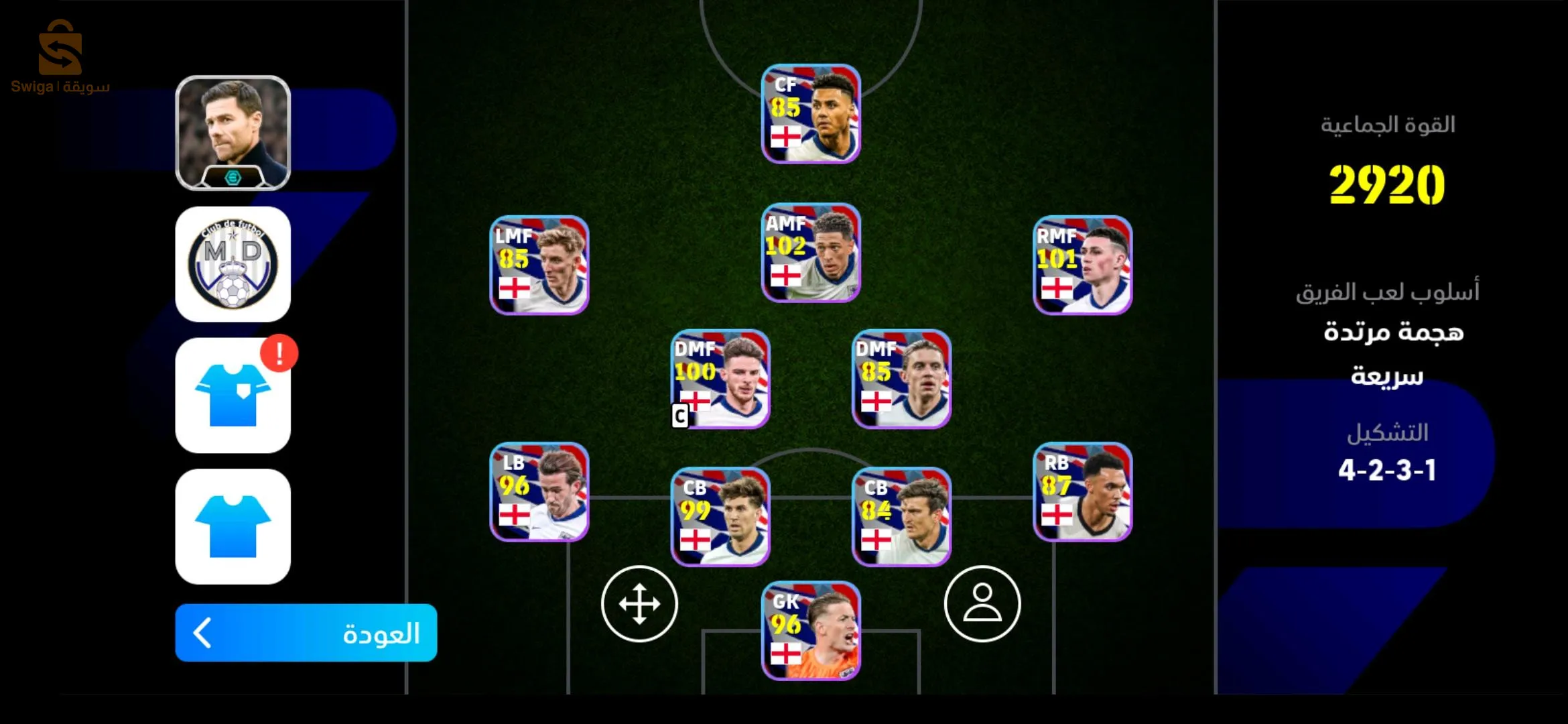
Task: Open the first kit icon with alert badge
Action: point(233,396)
